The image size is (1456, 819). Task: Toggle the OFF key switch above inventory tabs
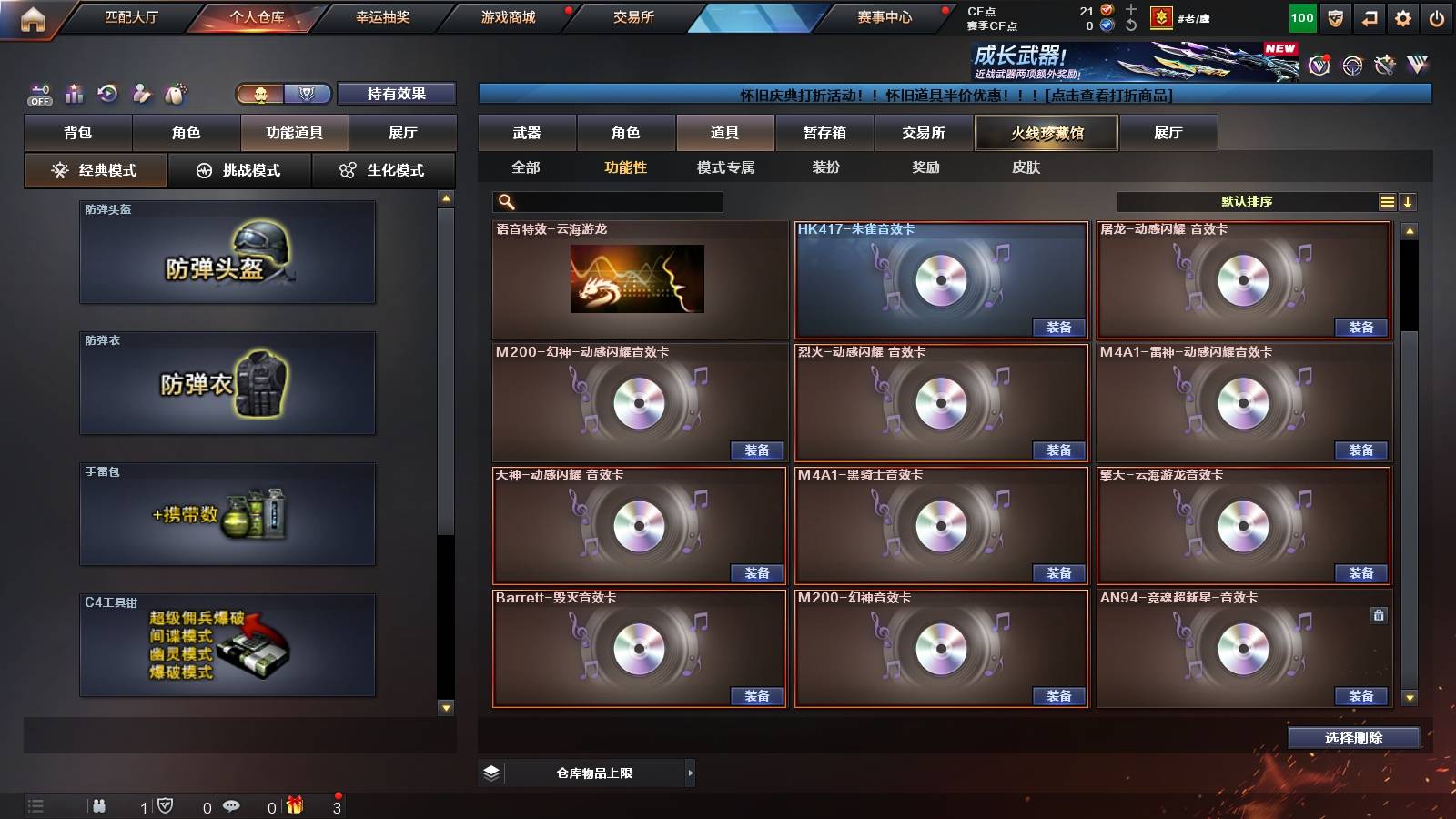(38, 94)
